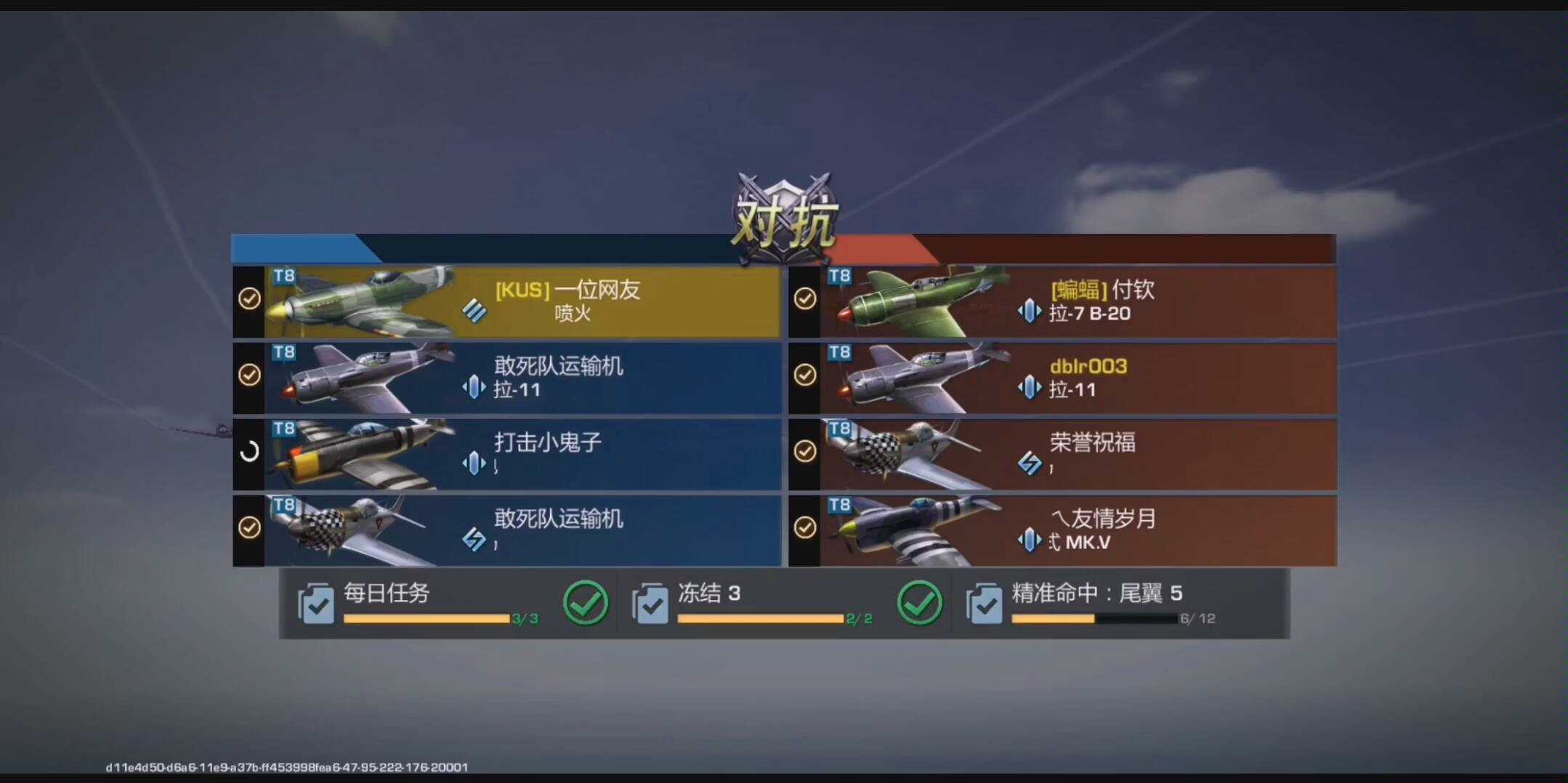The height and width of the screenshot is (783, 1568).
Task: Select 敢死队运输机 row with checkered-nose plane
Action: point(523,530)
